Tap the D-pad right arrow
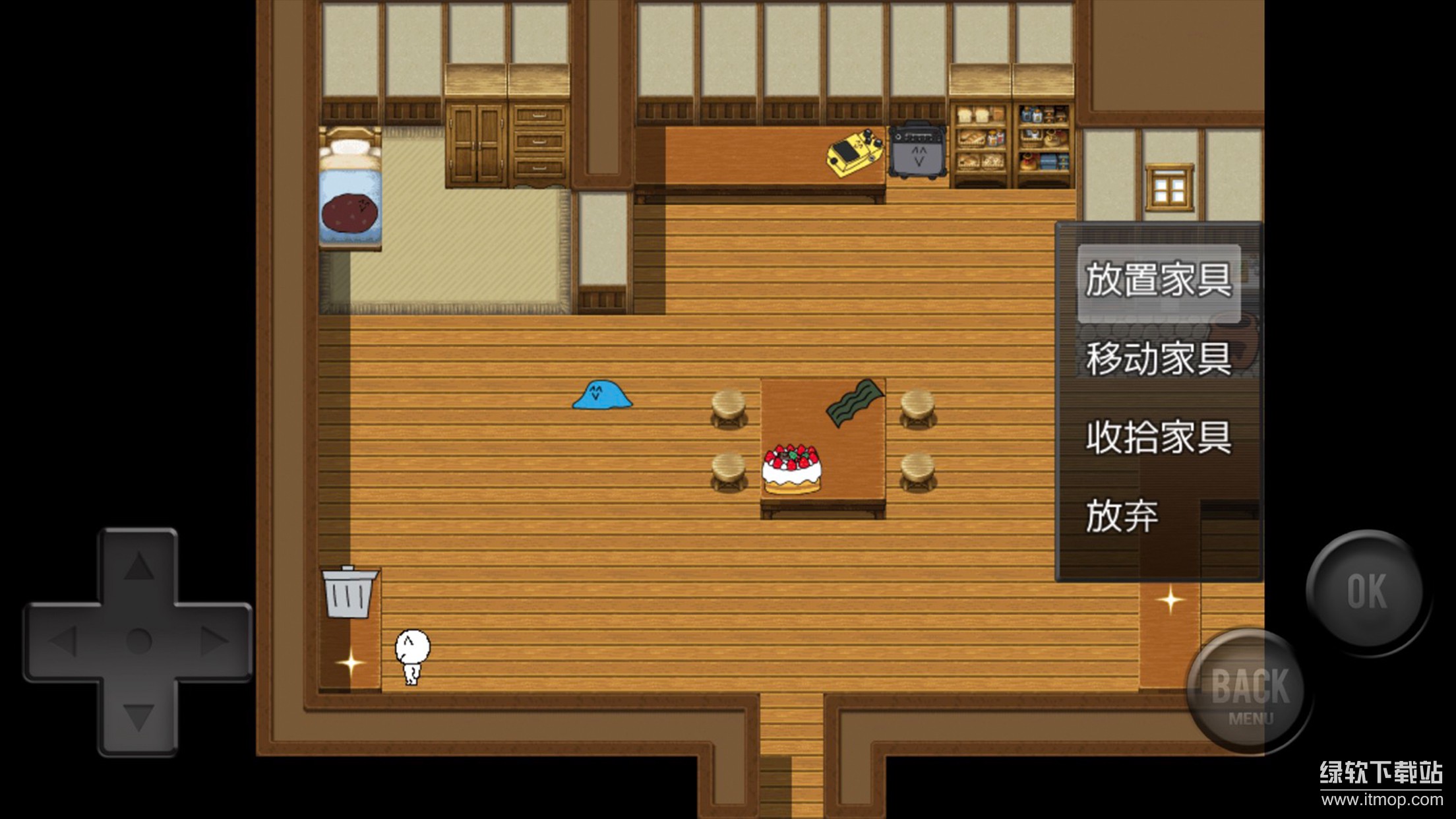This screenshot has height=819, width=1456. tap(214, 641)
